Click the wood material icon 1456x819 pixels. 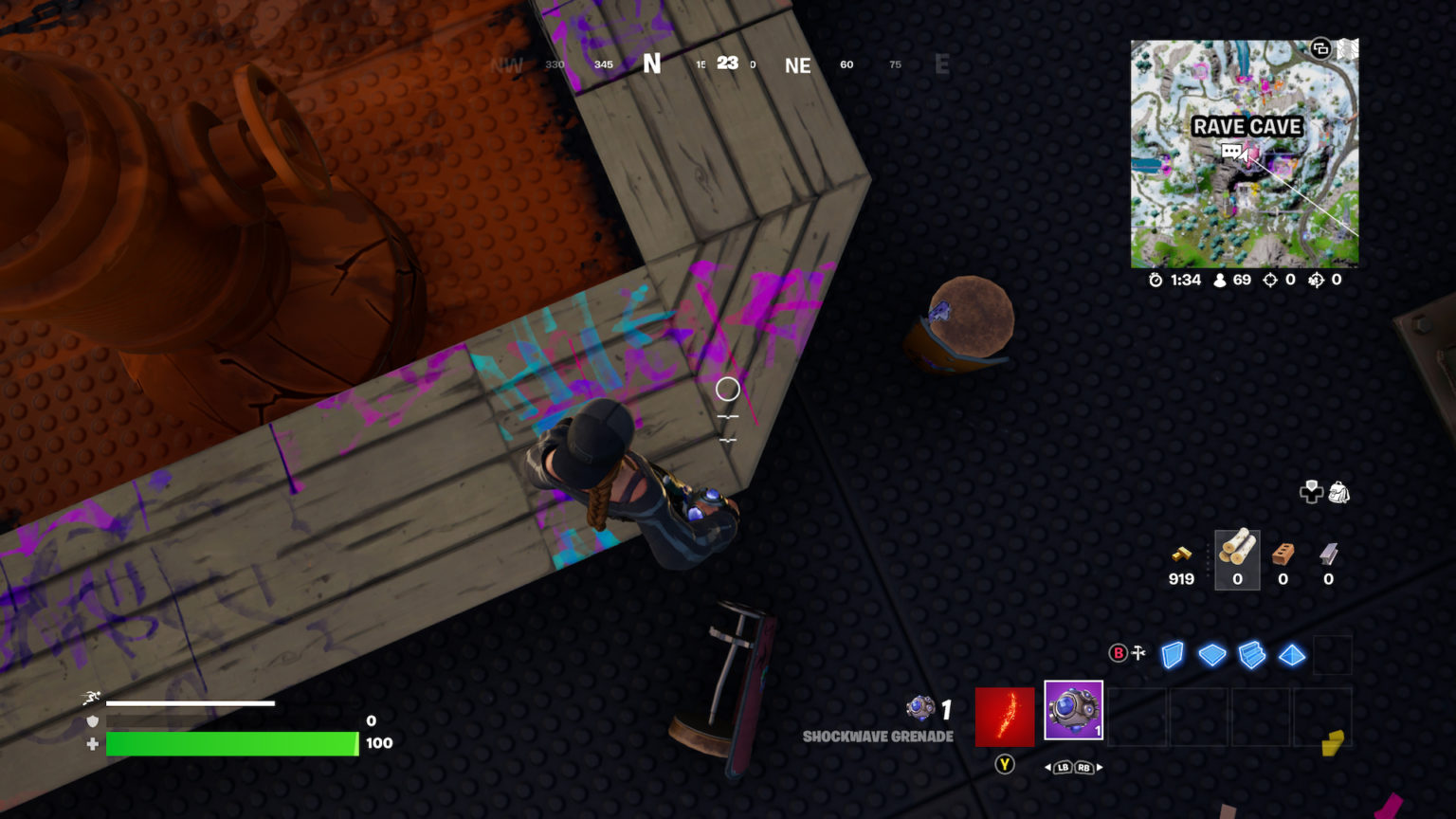coord(1237,555)
